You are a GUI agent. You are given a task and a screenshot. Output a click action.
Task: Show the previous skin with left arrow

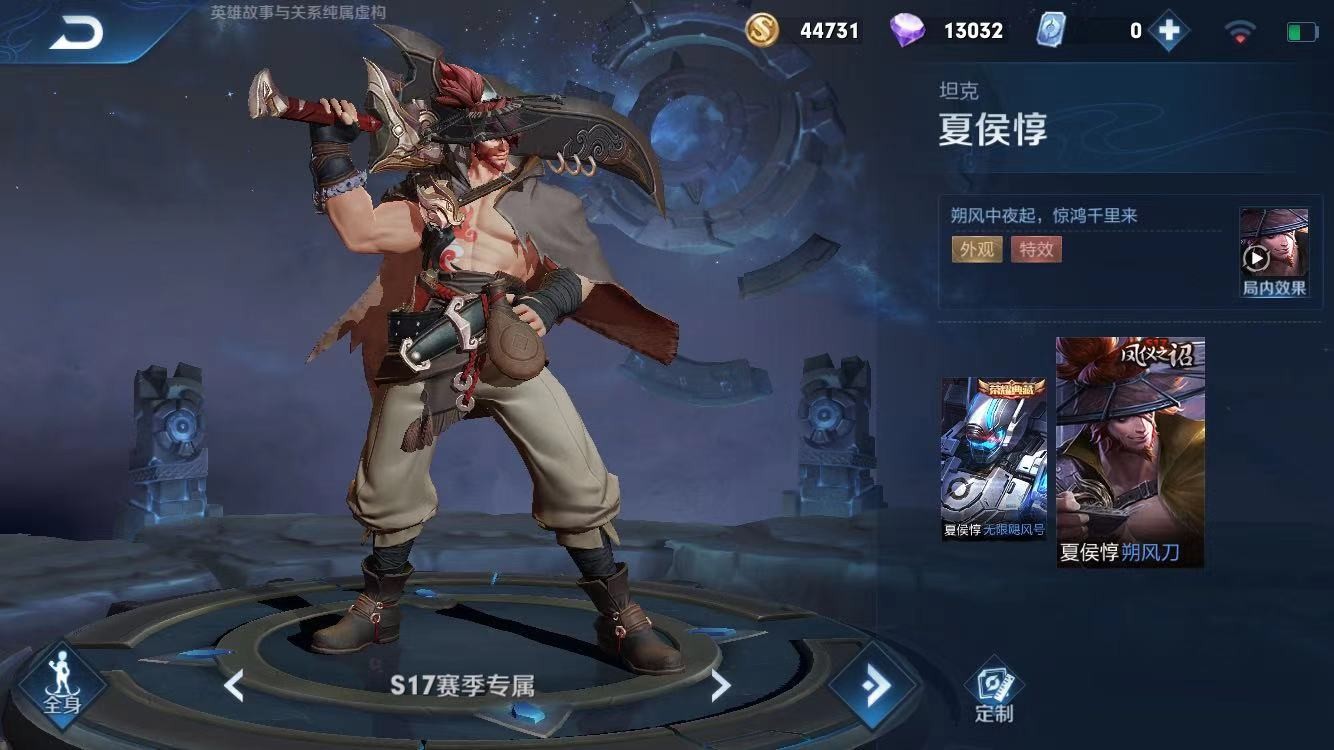point(234,686)
